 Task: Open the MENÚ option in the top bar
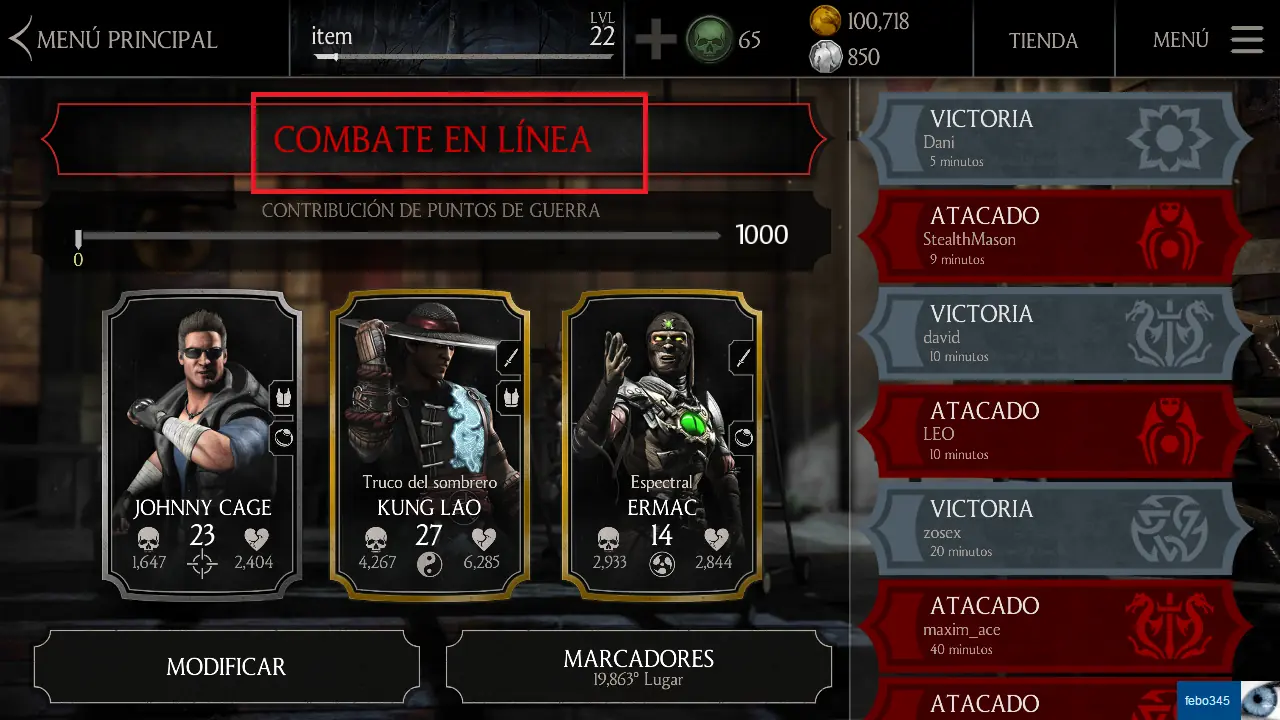[x=1180, y=40]
